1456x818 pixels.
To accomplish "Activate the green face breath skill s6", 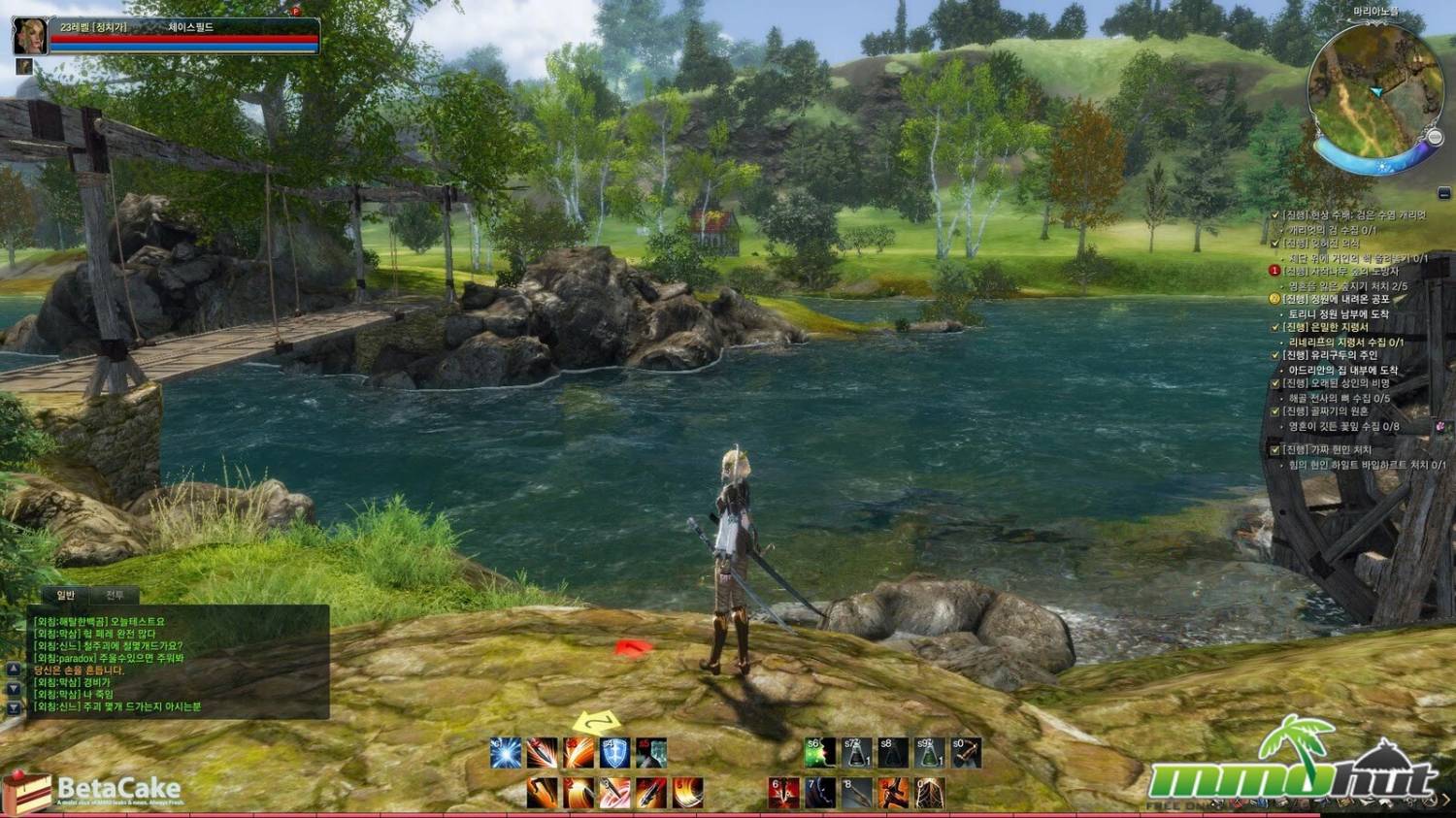I will 820,753.
